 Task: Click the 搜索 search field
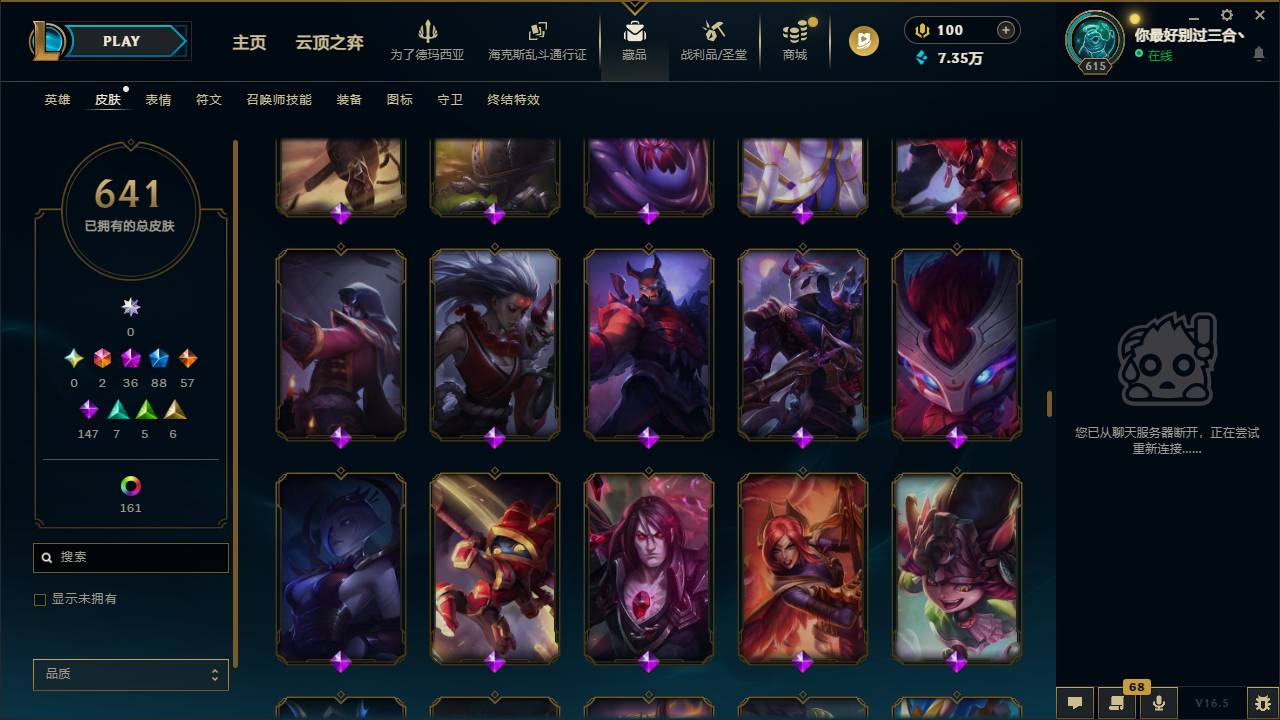pyautogui.click(x=130, y=557)
